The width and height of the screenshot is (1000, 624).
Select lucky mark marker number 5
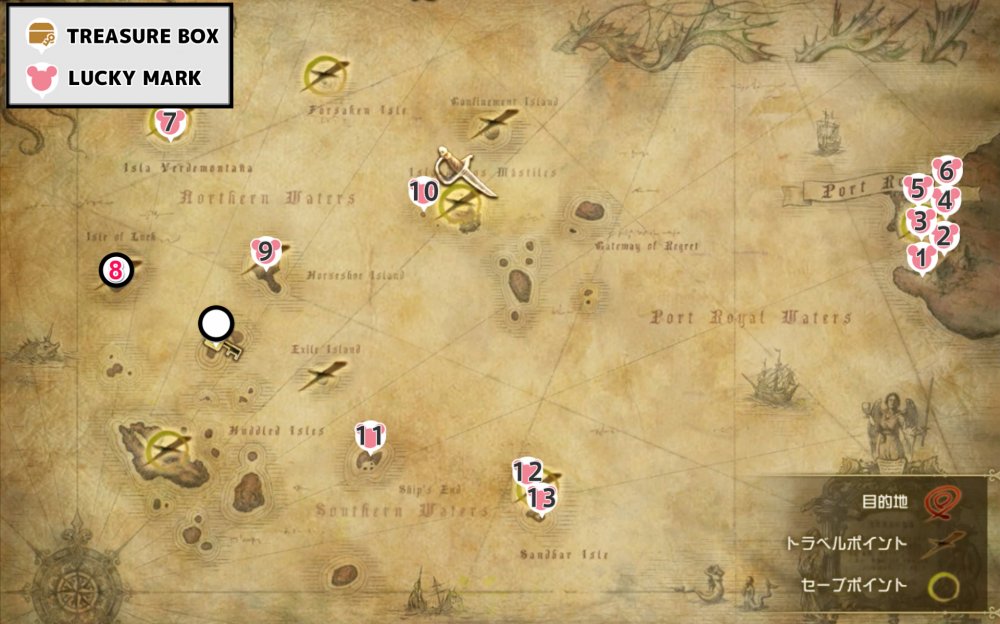click(x=917, y=188)
